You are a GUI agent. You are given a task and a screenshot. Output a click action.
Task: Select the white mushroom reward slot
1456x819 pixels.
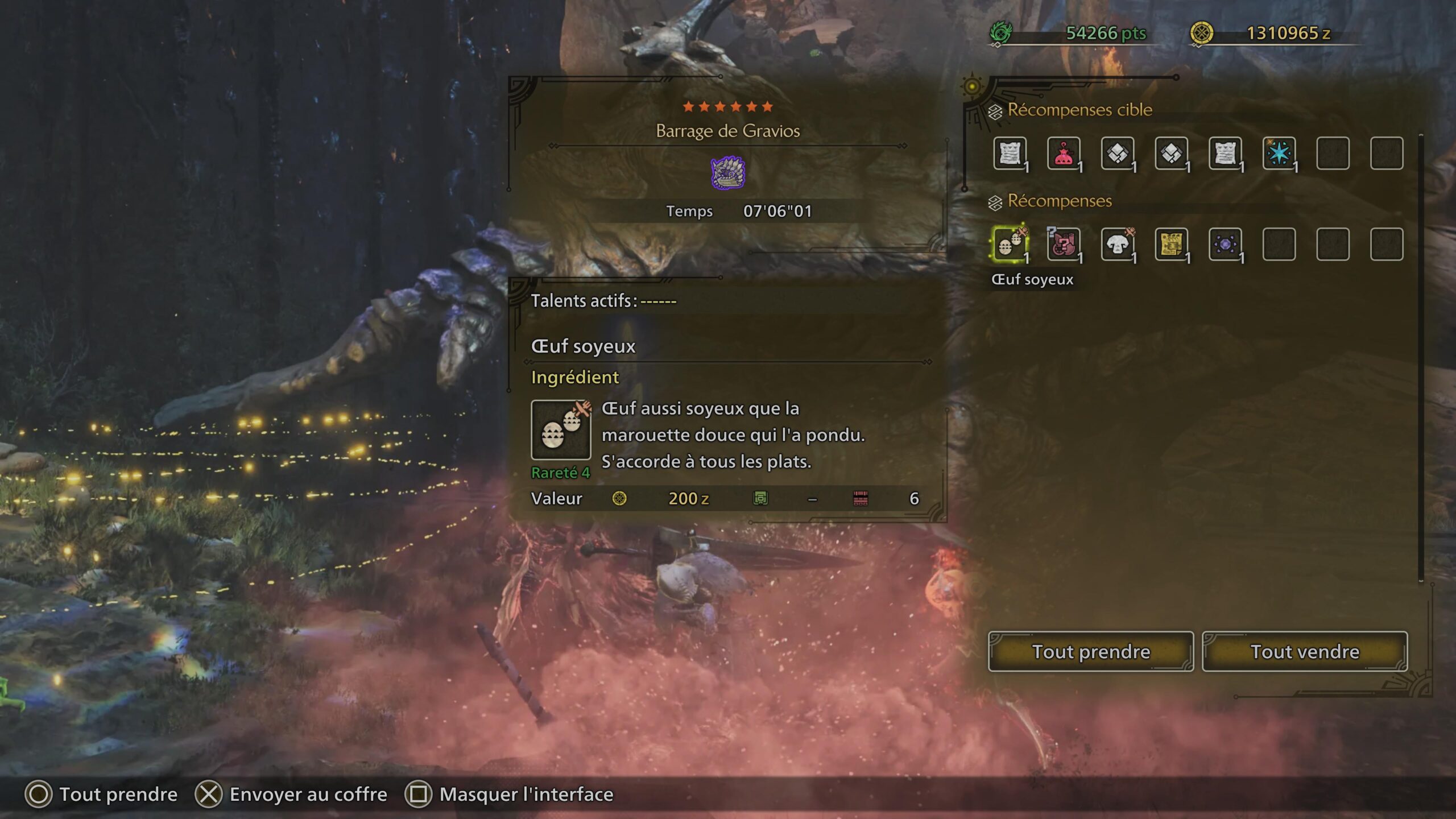click(x=1117, y=245)
